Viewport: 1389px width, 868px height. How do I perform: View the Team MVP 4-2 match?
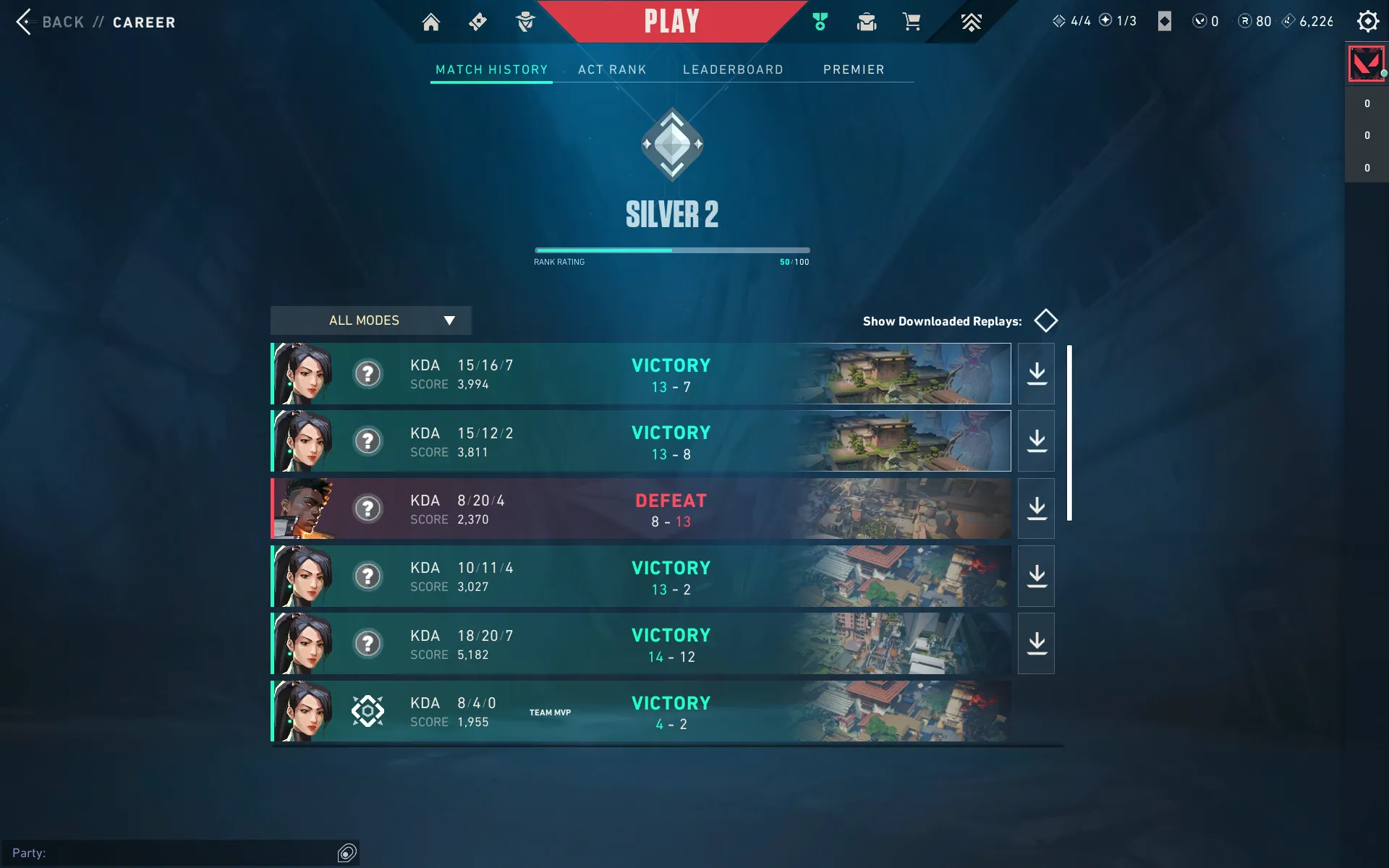(641, 711)
